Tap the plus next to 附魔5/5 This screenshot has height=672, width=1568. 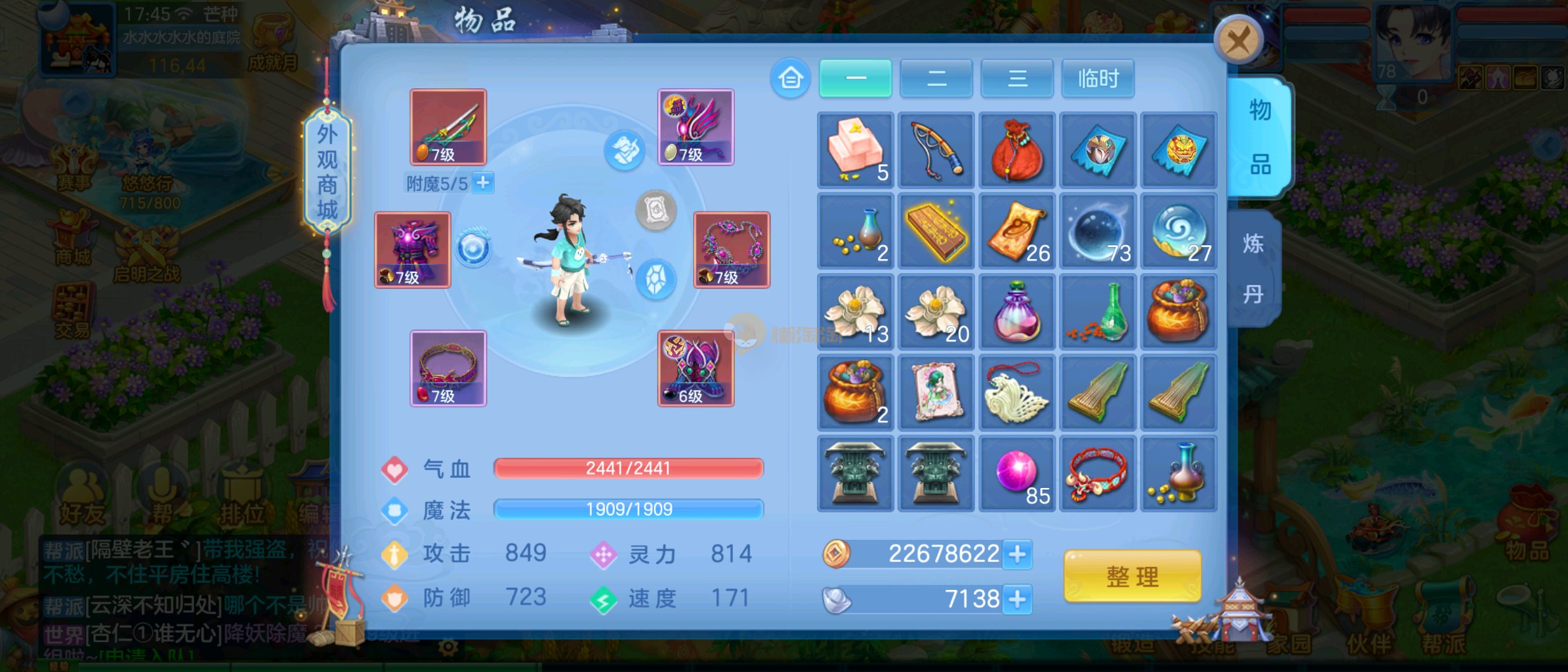tap(483, 183)
